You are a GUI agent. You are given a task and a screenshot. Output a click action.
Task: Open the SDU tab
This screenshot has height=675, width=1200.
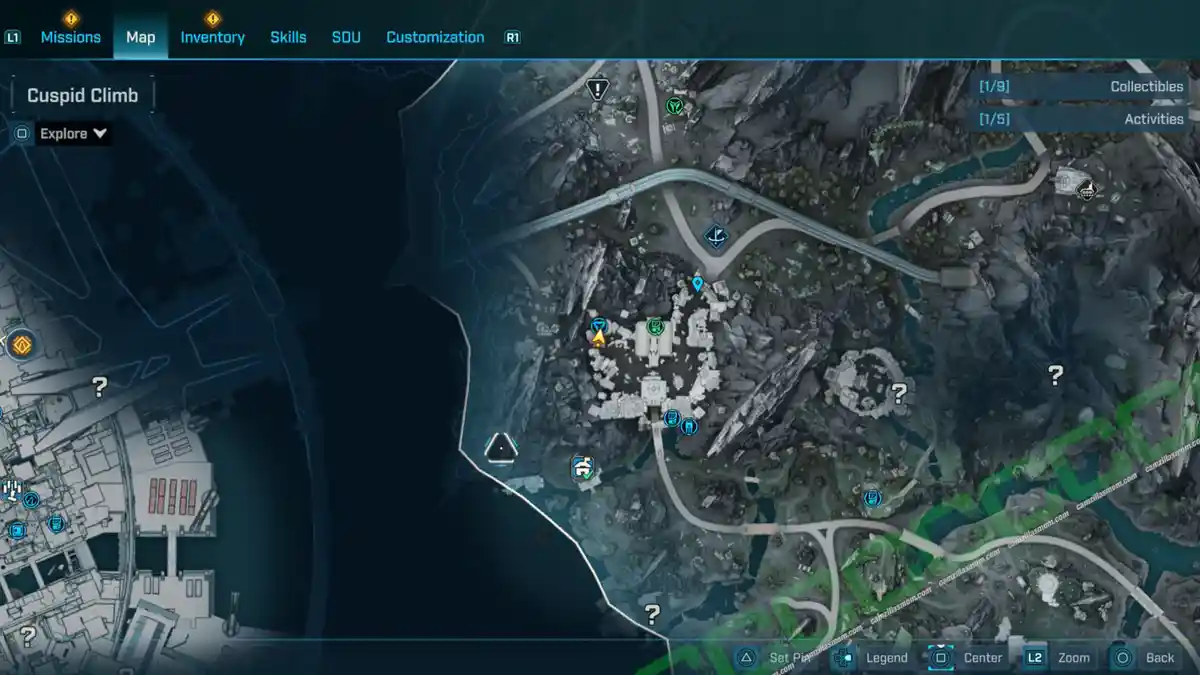pyautogui.click(x=346, y=37)
